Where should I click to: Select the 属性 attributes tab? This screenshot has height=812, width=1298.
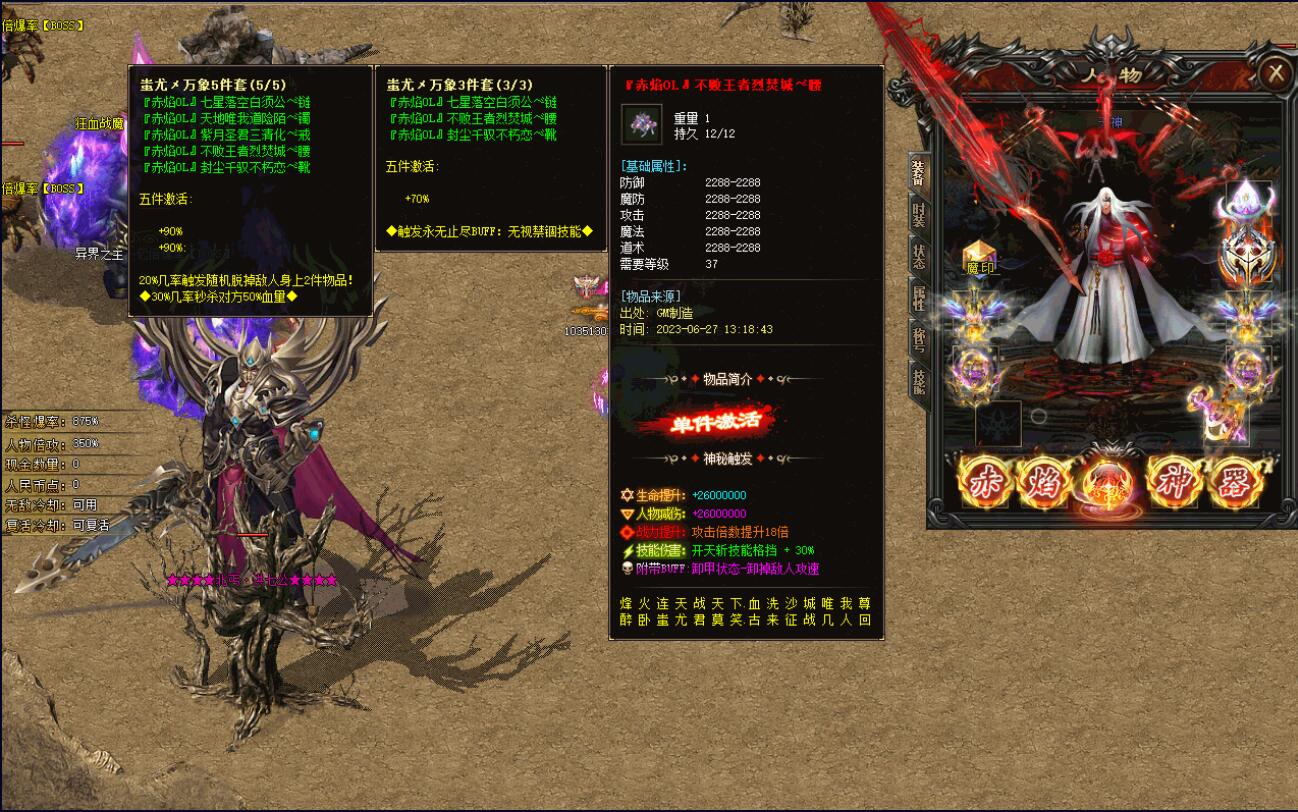point(918,297)
